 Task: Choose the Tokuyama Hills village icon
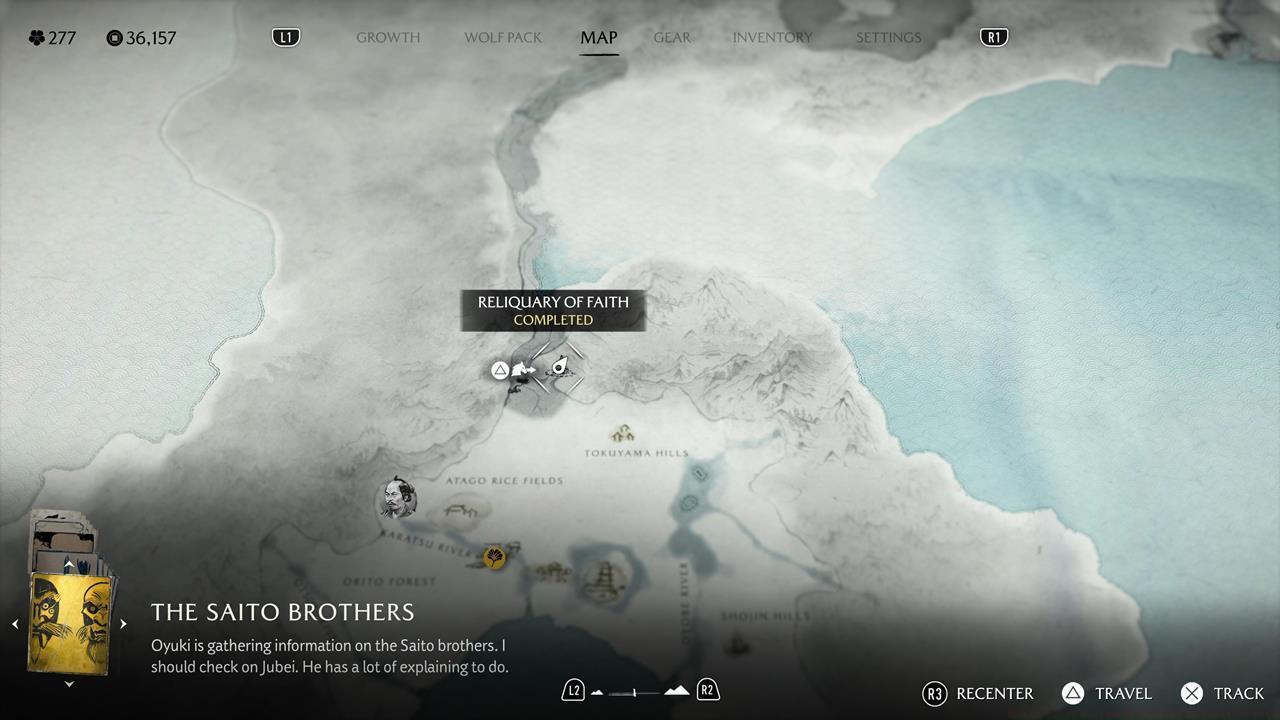point(624,434)
